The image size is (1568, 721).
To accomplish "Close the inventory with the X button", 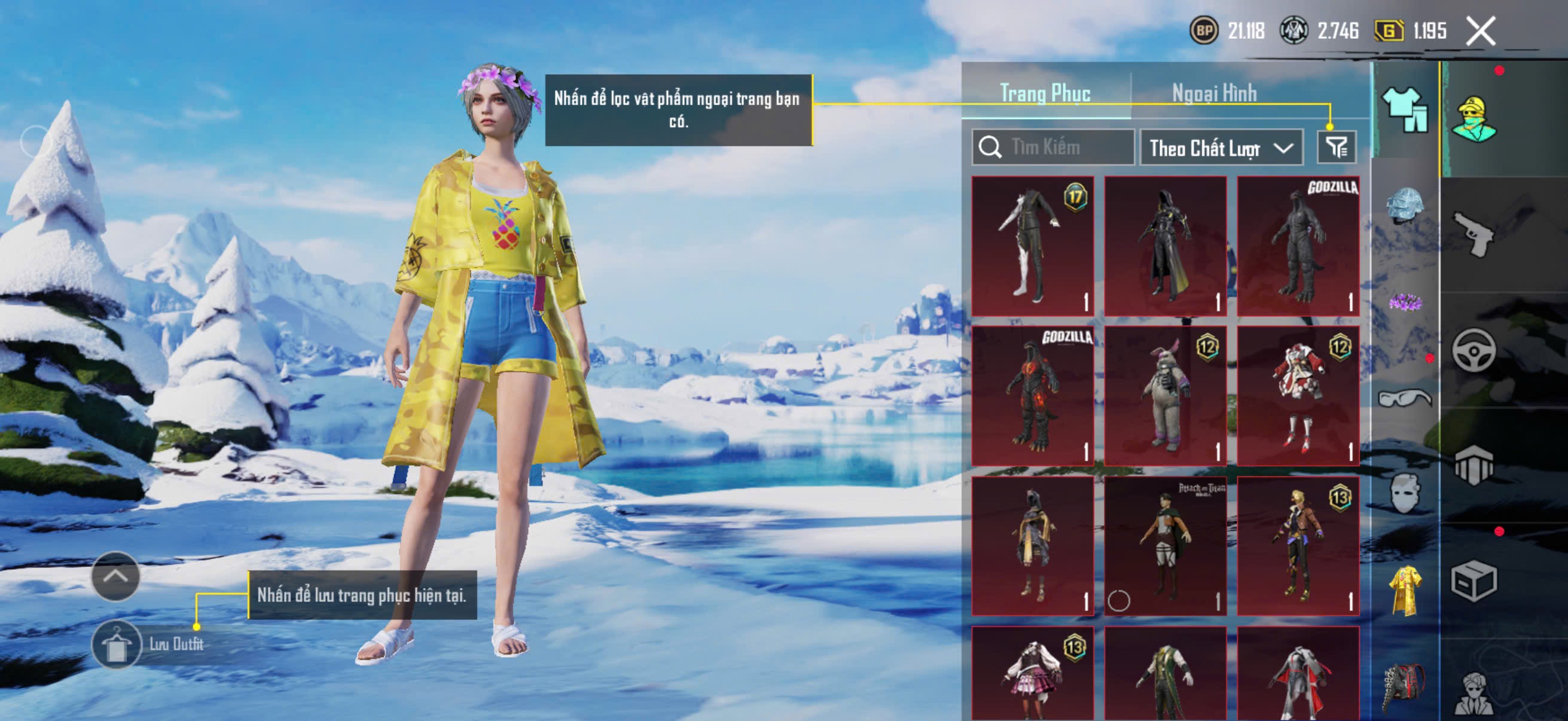I will (1480, 31).
